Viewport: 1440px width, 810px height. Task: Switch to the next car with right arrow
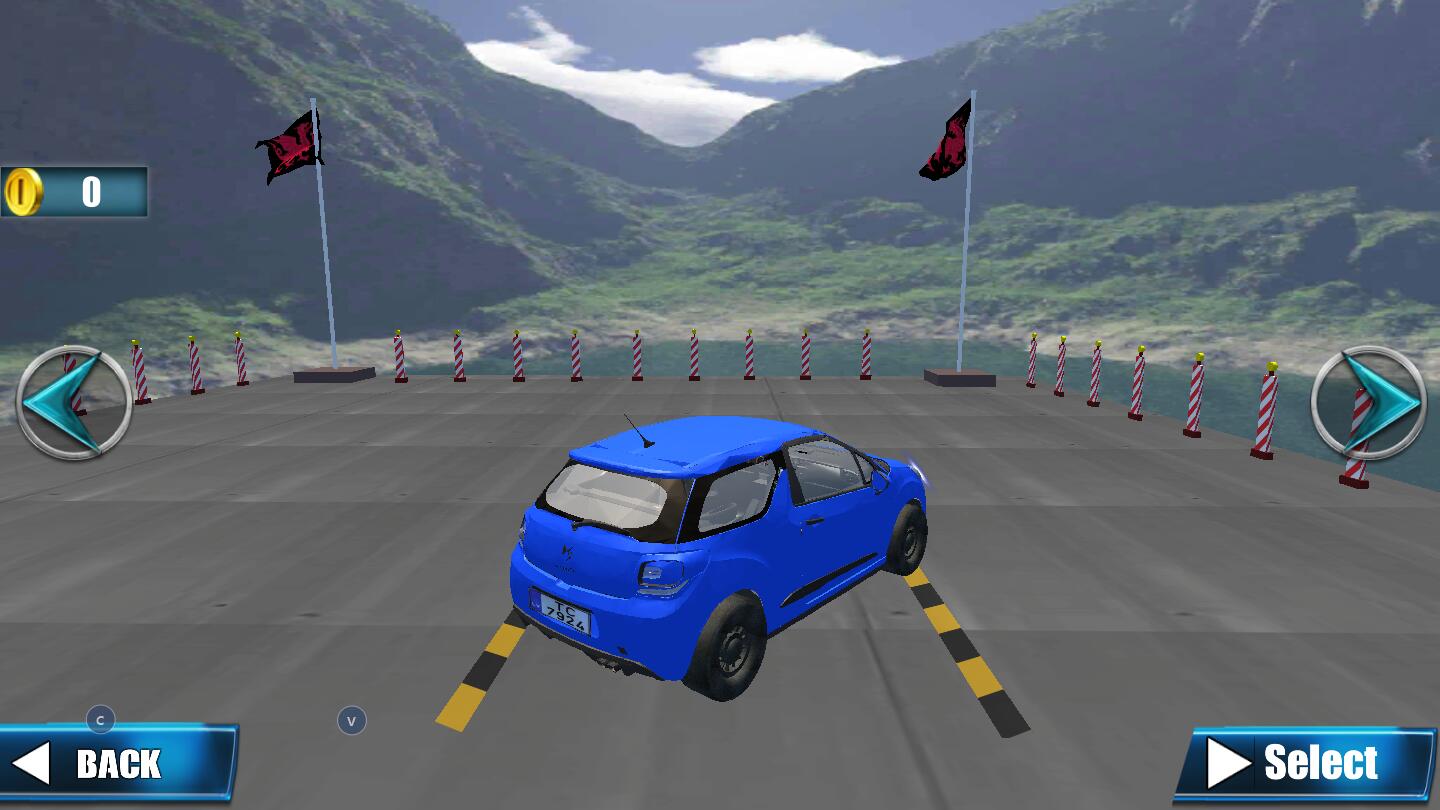(x=1369, y=402)
